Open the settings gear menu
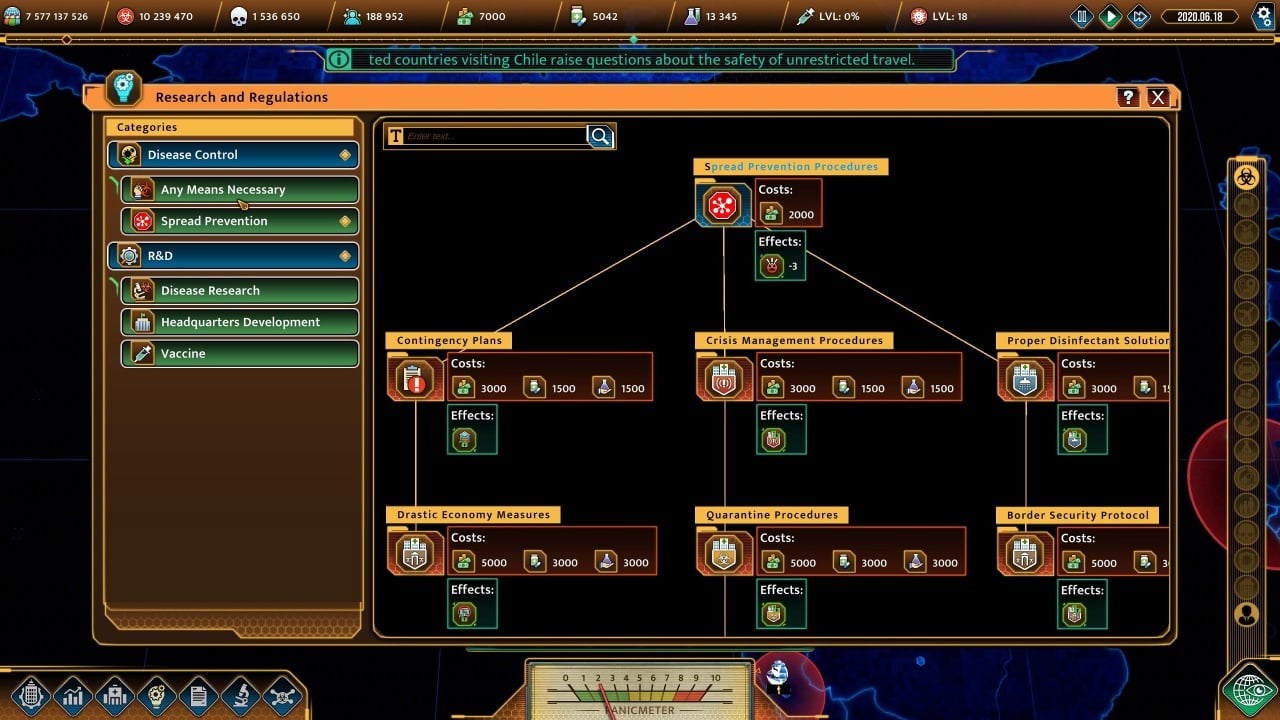The image size is (1280, 720). click(1261, 16)
